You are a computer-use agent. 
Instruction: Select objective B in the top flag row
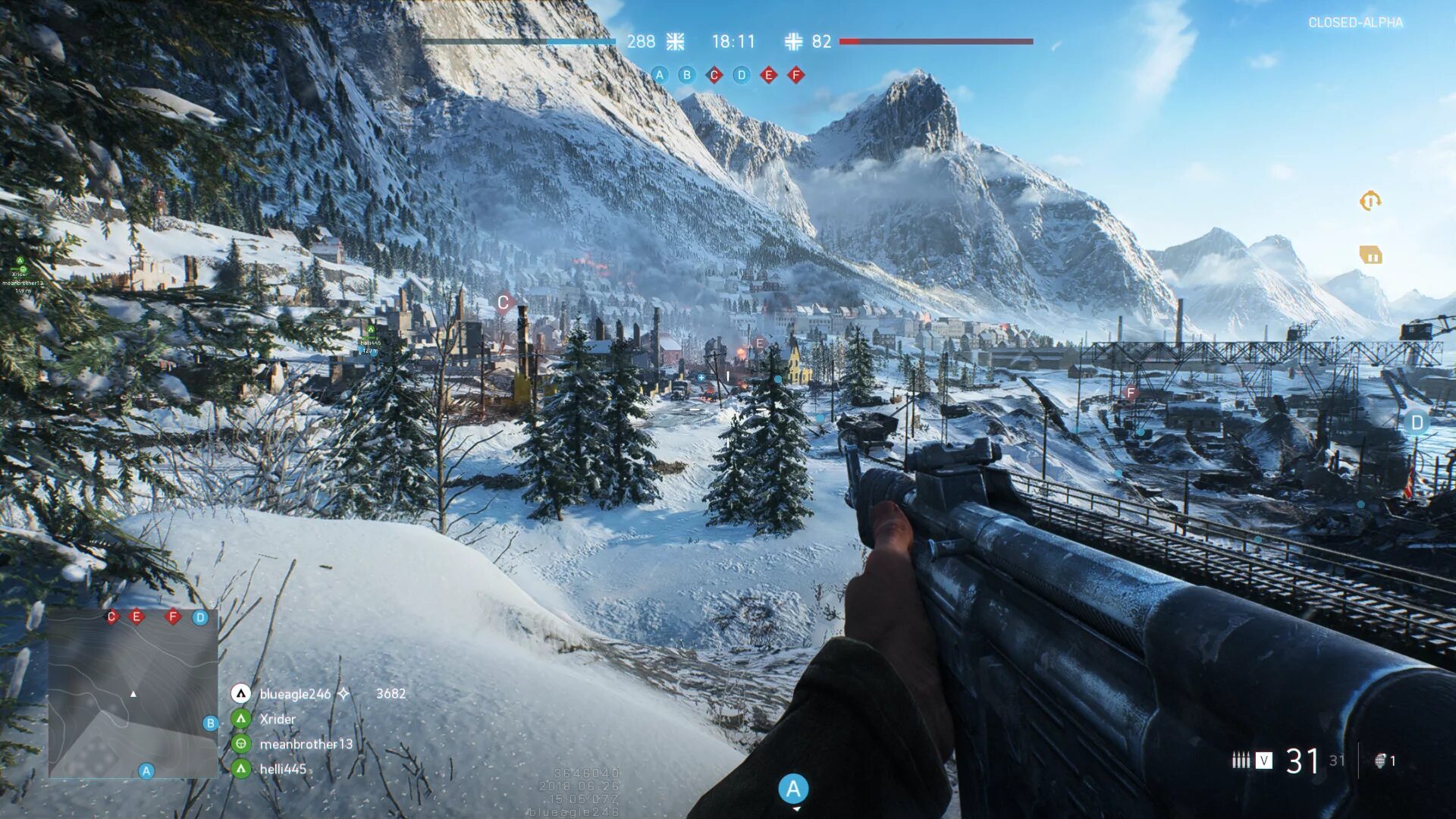687,75
